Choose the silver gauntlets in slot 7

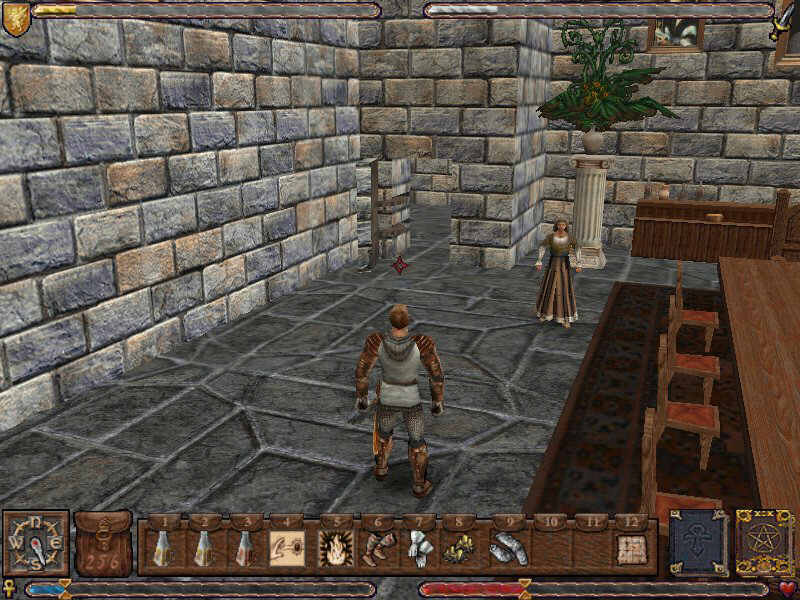(418, 548)
